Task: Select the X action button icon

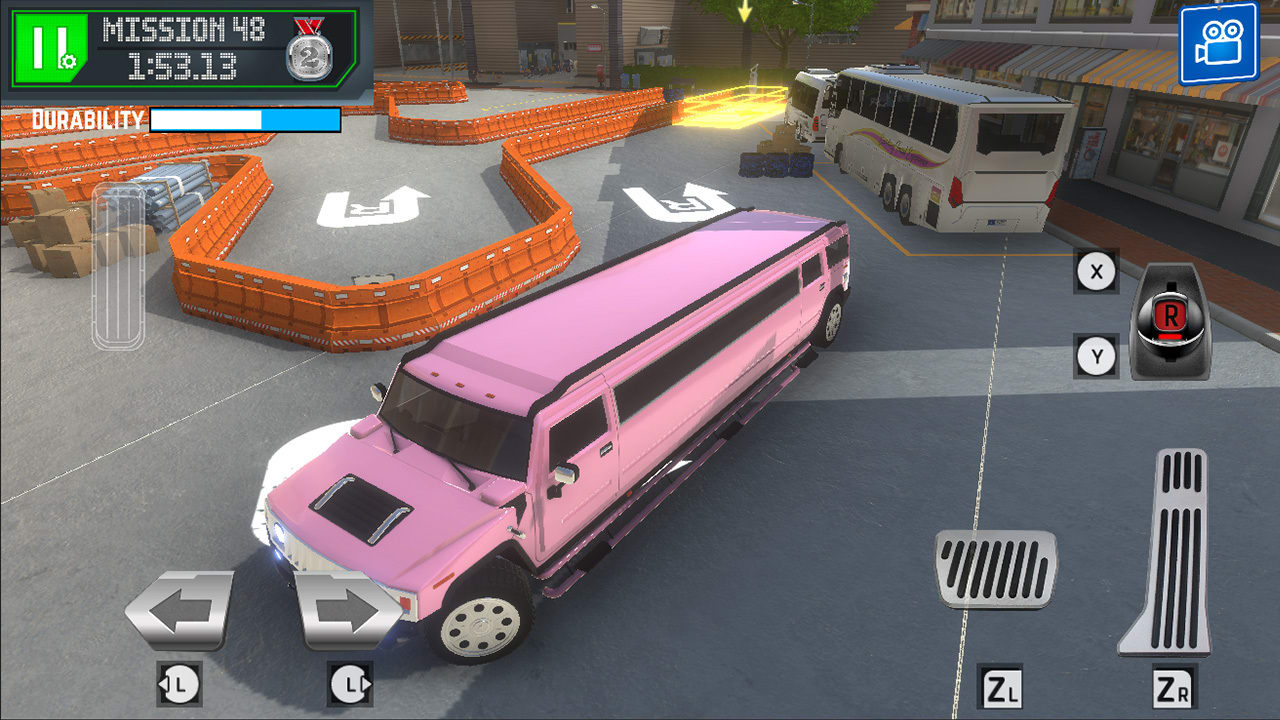Action: (x=1096, y=270)
